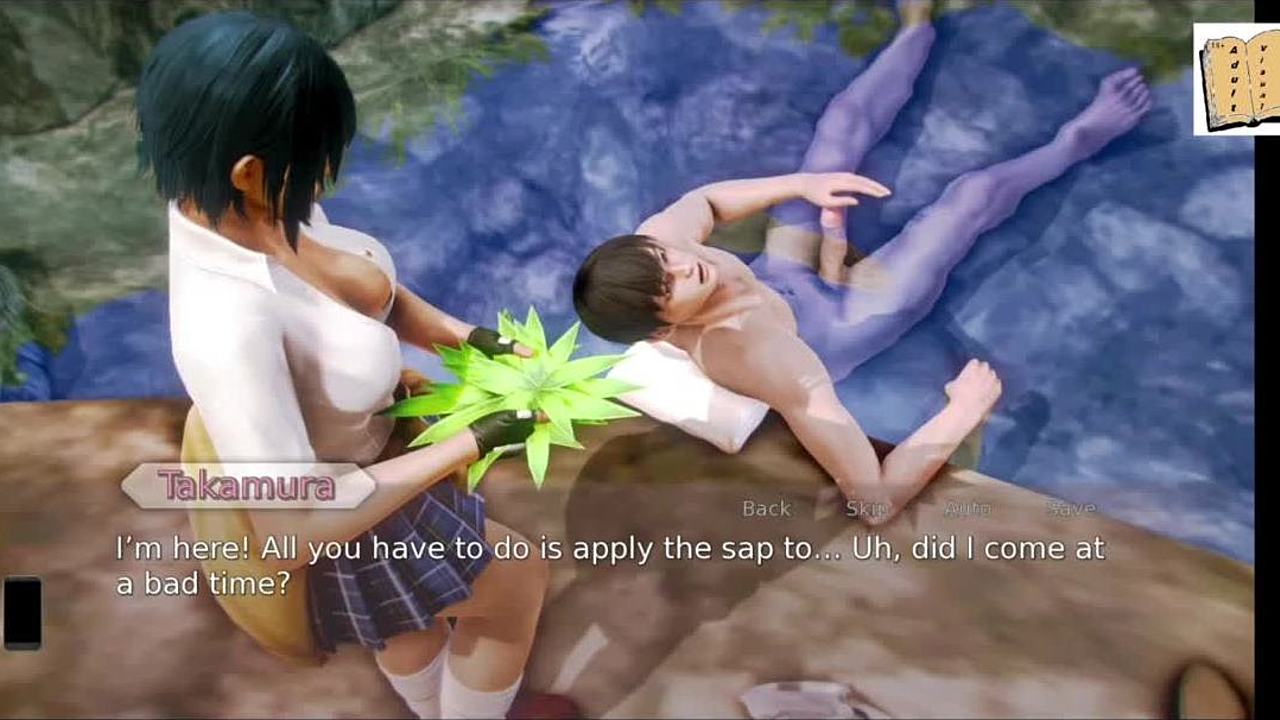Viewport: 1280px width, 720px height.
Task: Open the smartphone icon
Action: coord(22,613)
